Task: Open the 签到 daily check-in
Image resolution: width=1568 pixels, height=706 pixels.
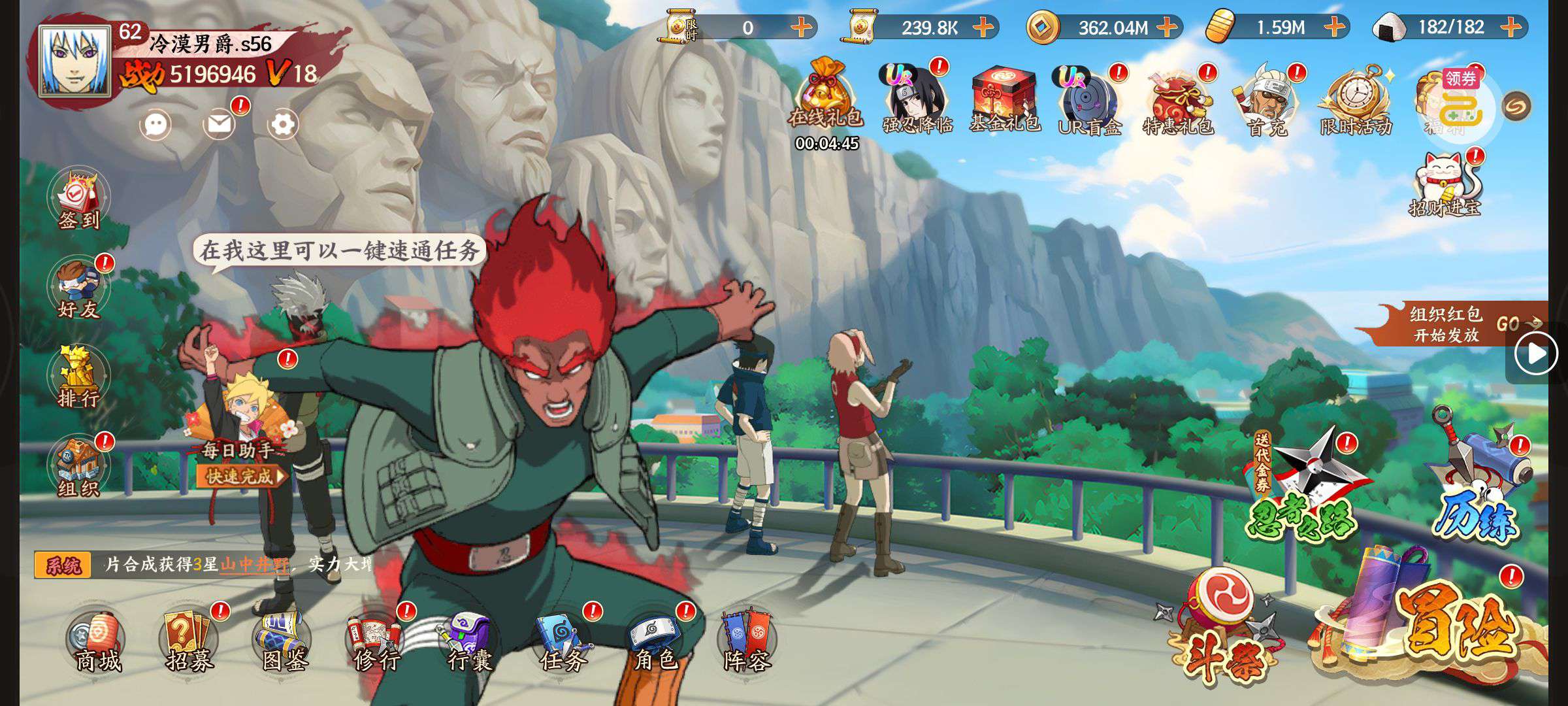Action: coord(78,199)
